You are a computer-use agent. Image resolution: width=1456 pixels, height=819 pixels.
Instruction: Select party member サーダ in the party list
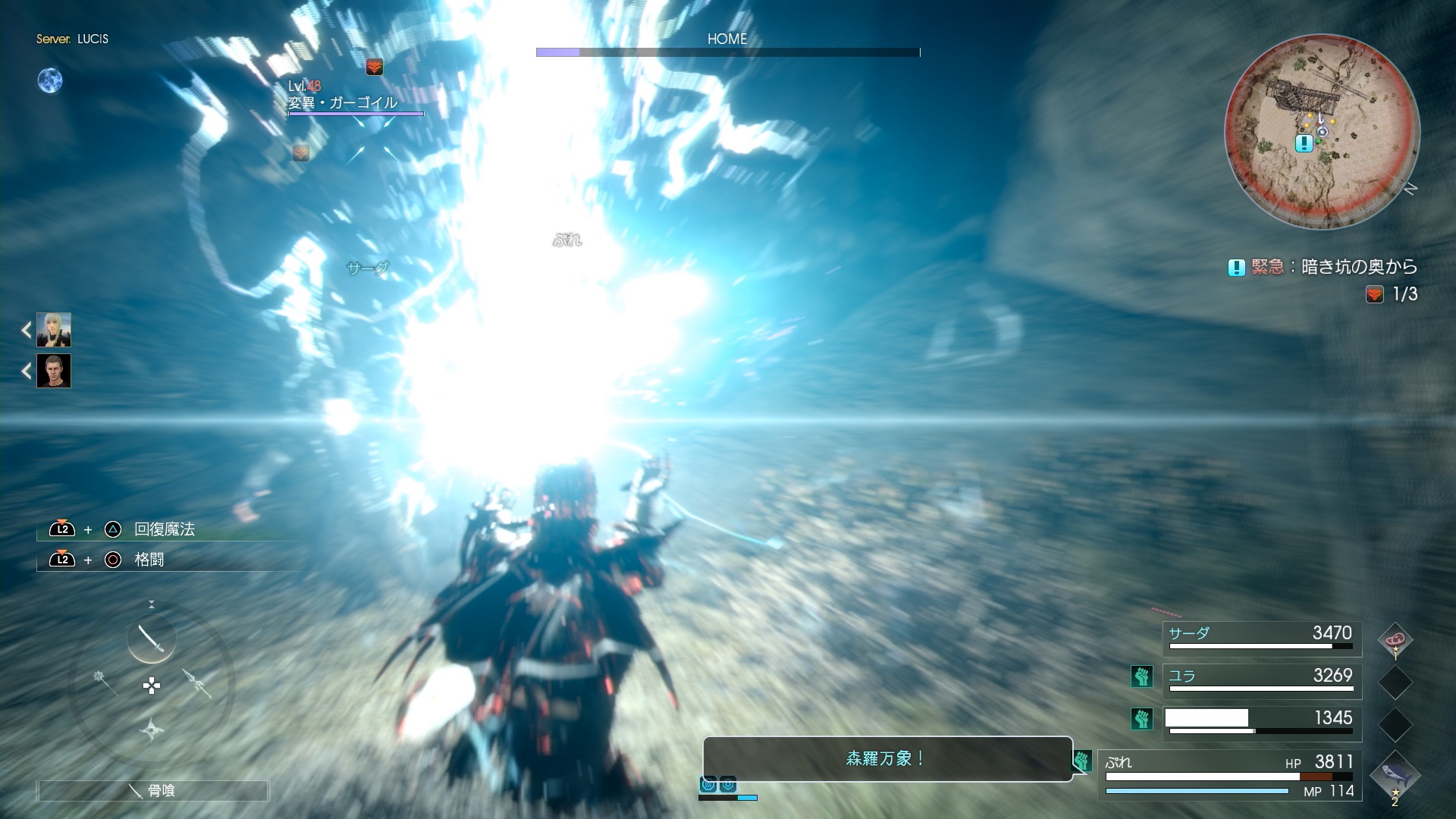pos(1262,639)
